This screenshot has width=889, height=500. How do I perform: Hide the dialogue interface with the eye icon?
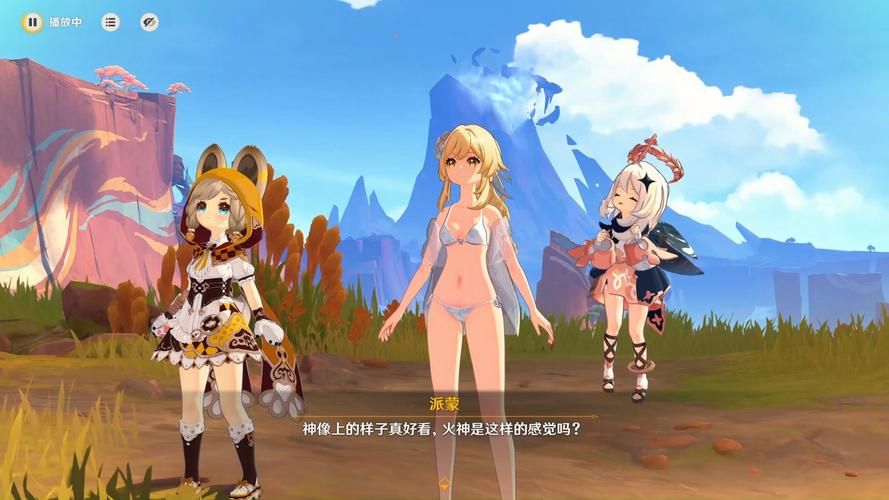click(149, 22)
